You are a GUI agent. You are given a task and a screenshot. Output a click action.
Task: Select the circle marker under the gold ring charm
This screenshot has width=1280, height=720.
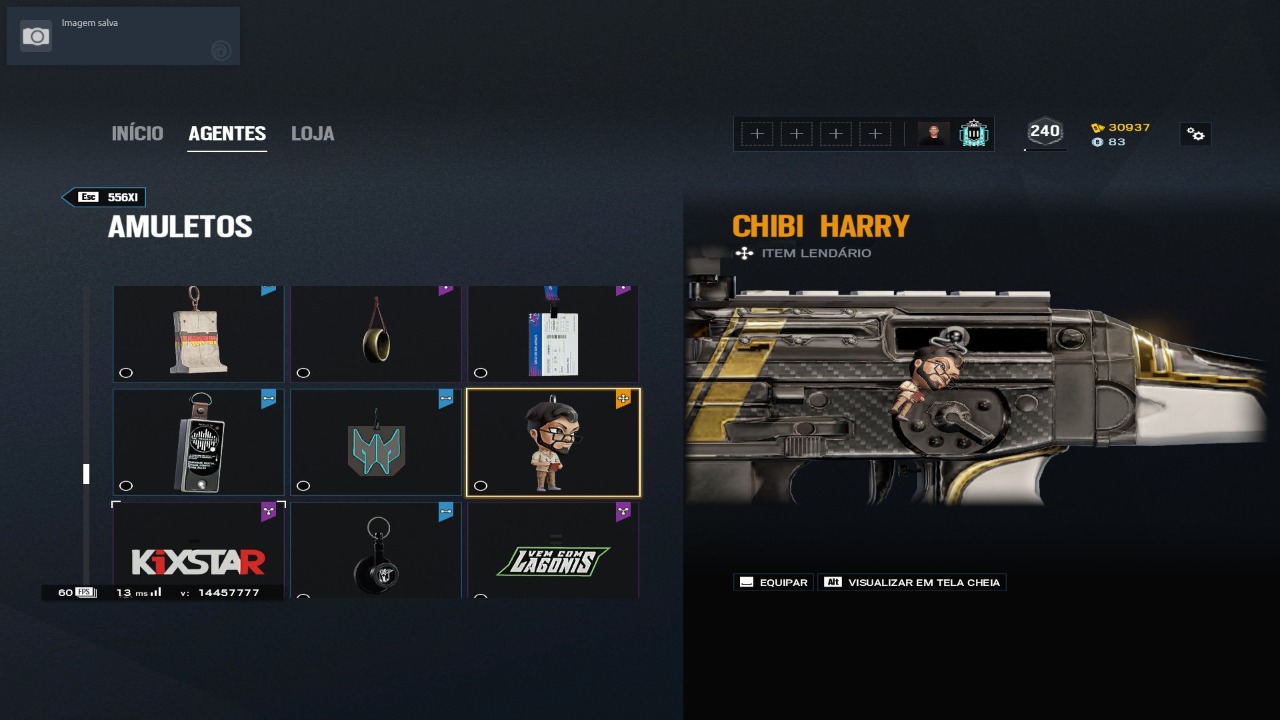(303, 373)
